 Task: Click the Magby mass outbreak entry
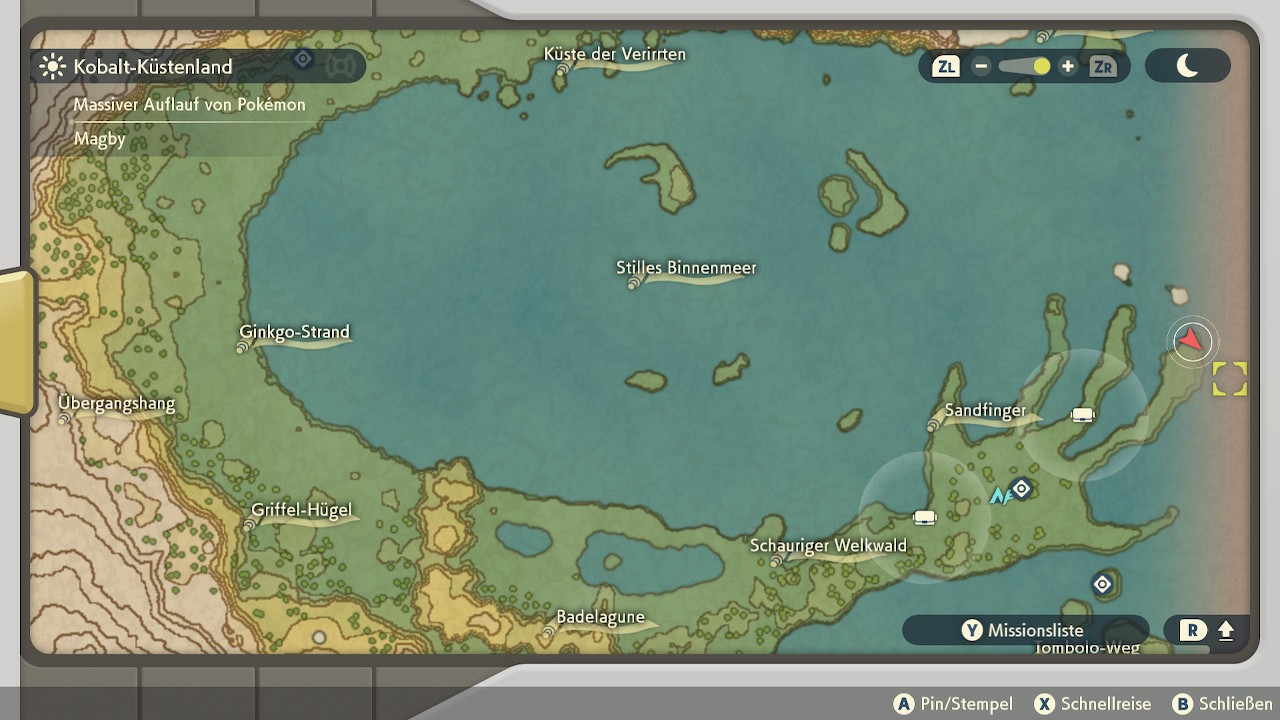click(x=100, y=139)
